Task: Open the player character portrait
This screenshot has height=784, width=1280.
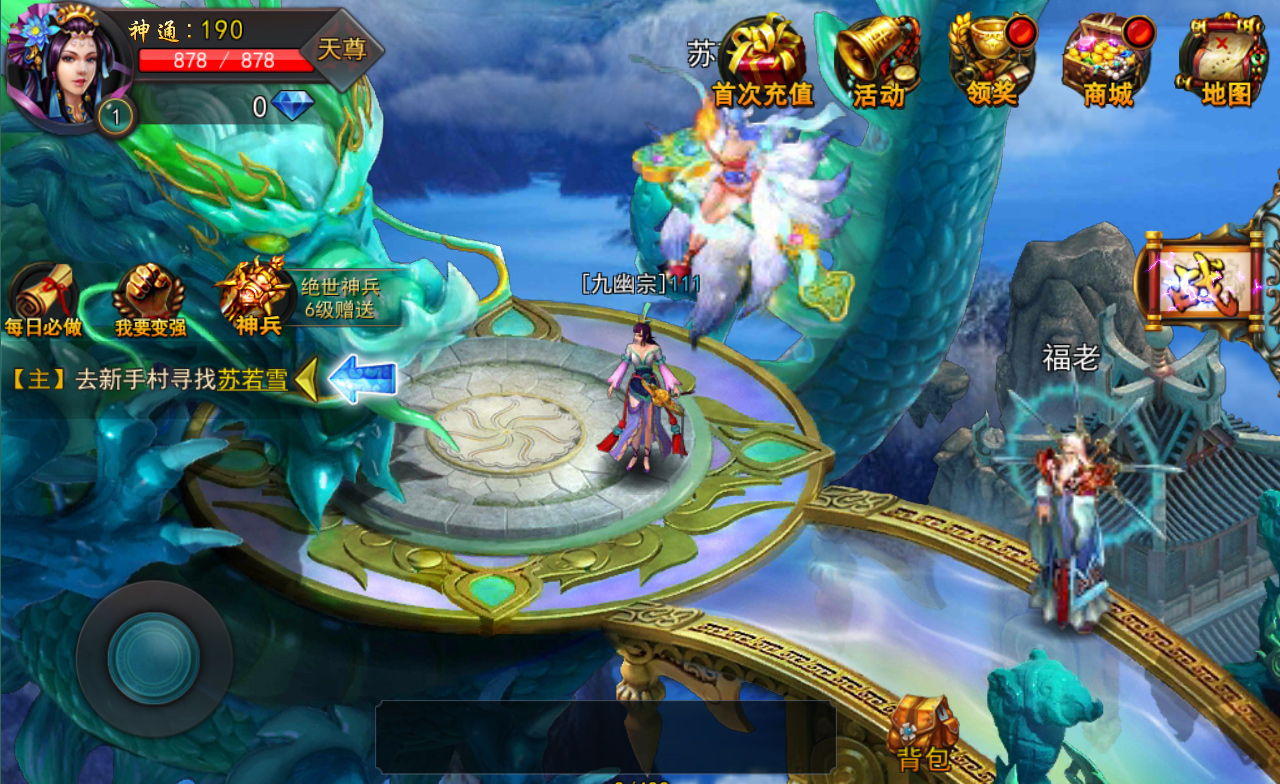Action: tap(62, 62)
